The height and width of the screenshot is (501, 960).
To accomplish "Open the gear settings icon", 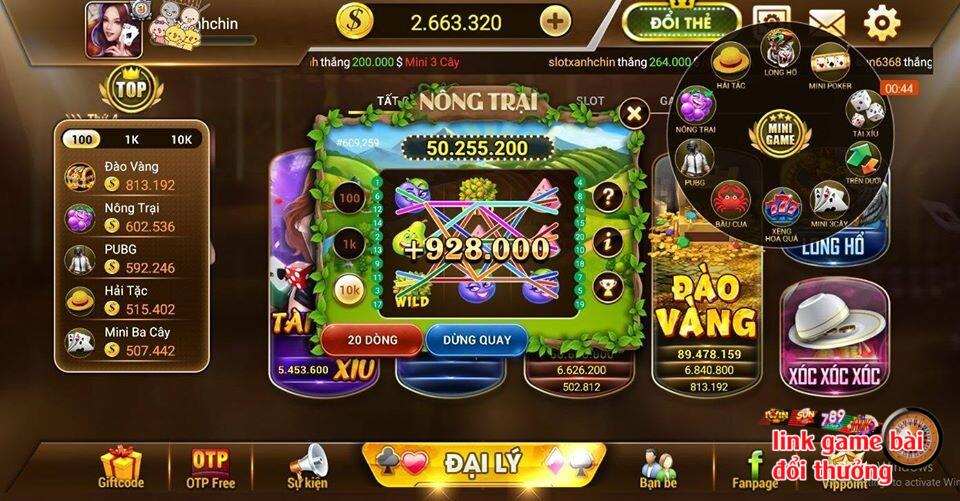I will 881,21.
